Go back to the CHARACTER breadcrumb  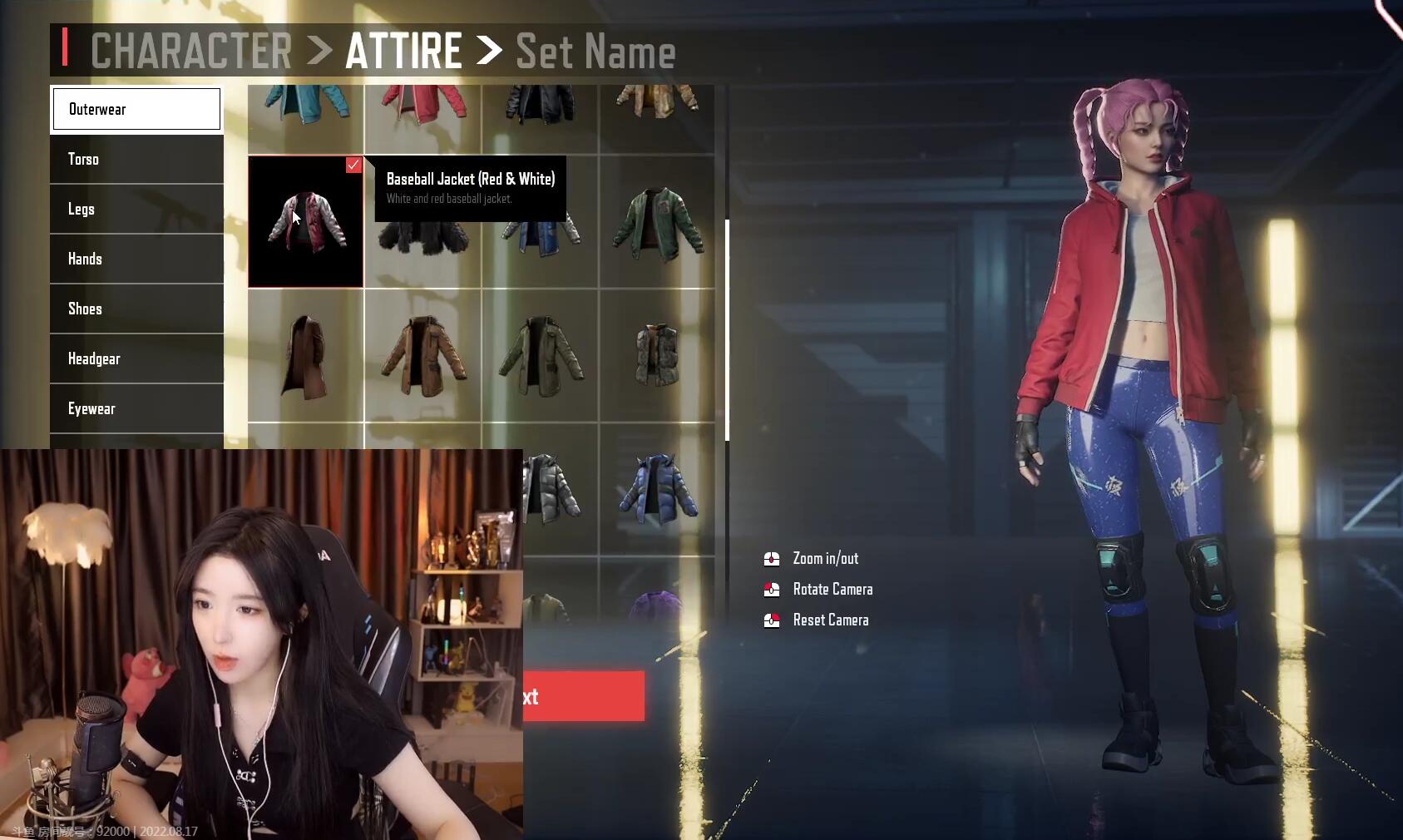[190, 51]
